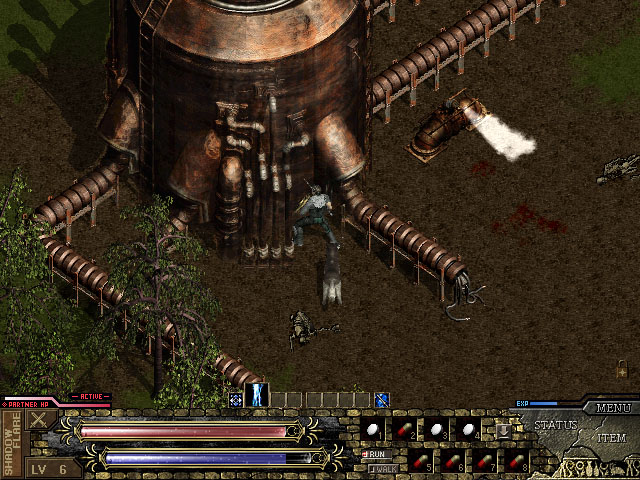This screenshot has width=640, height=480.
Task: Click the down-arrow button beside quick slots
Action: tap(504, 430)
